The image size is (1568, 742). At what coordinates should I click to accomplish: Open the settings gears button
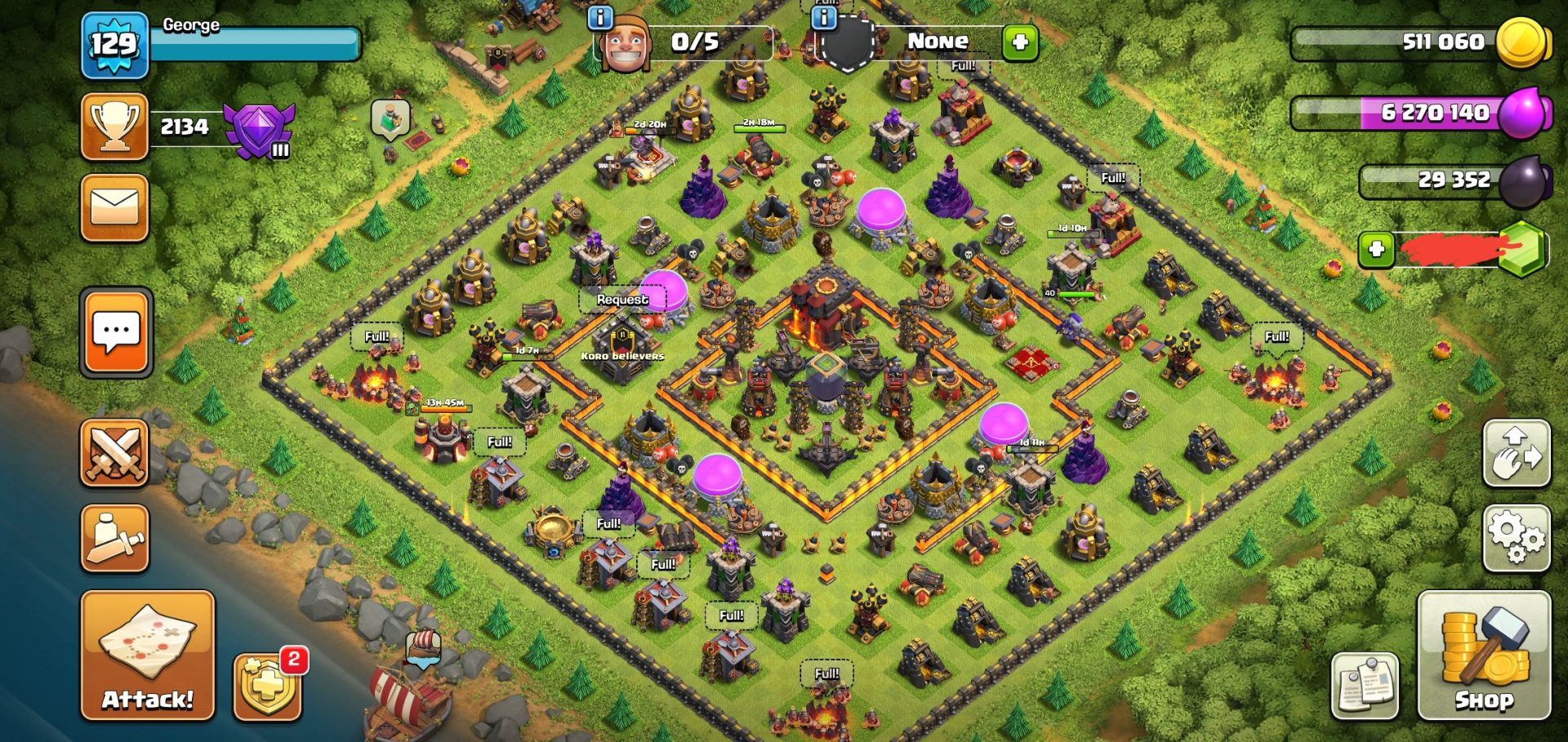click(1517, 536)
